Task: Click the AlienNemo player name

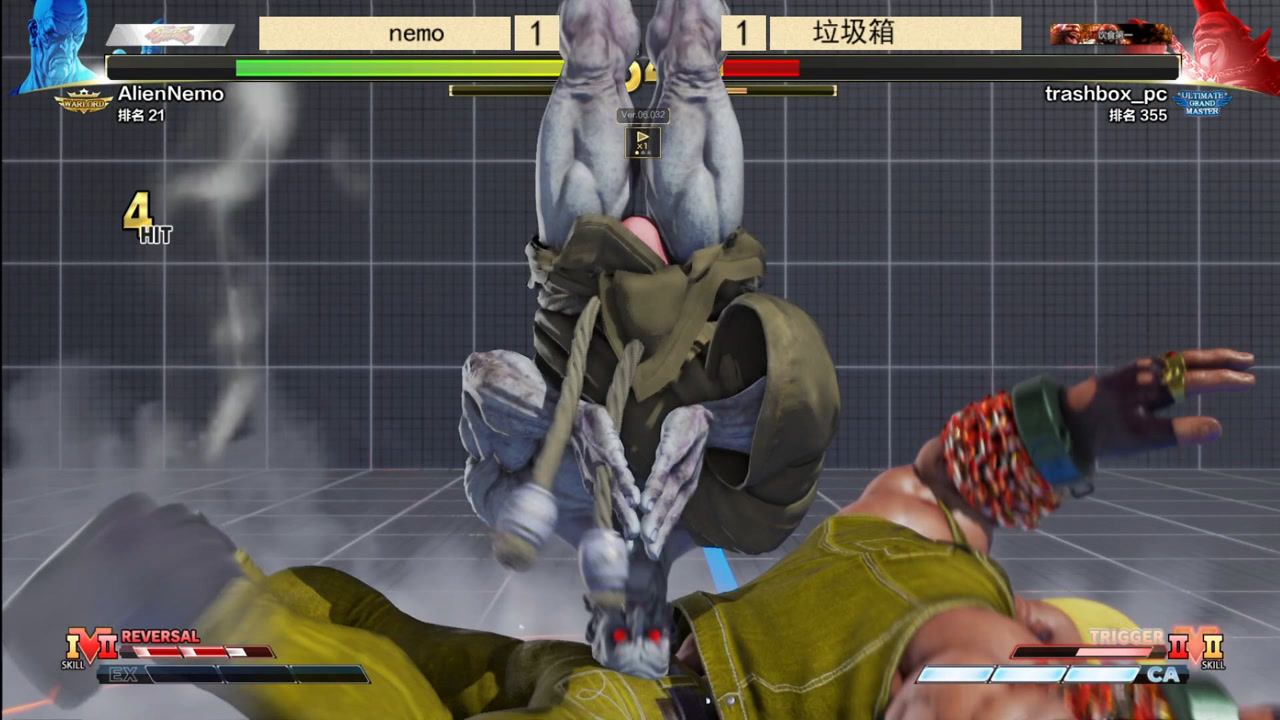Action: 171,93
